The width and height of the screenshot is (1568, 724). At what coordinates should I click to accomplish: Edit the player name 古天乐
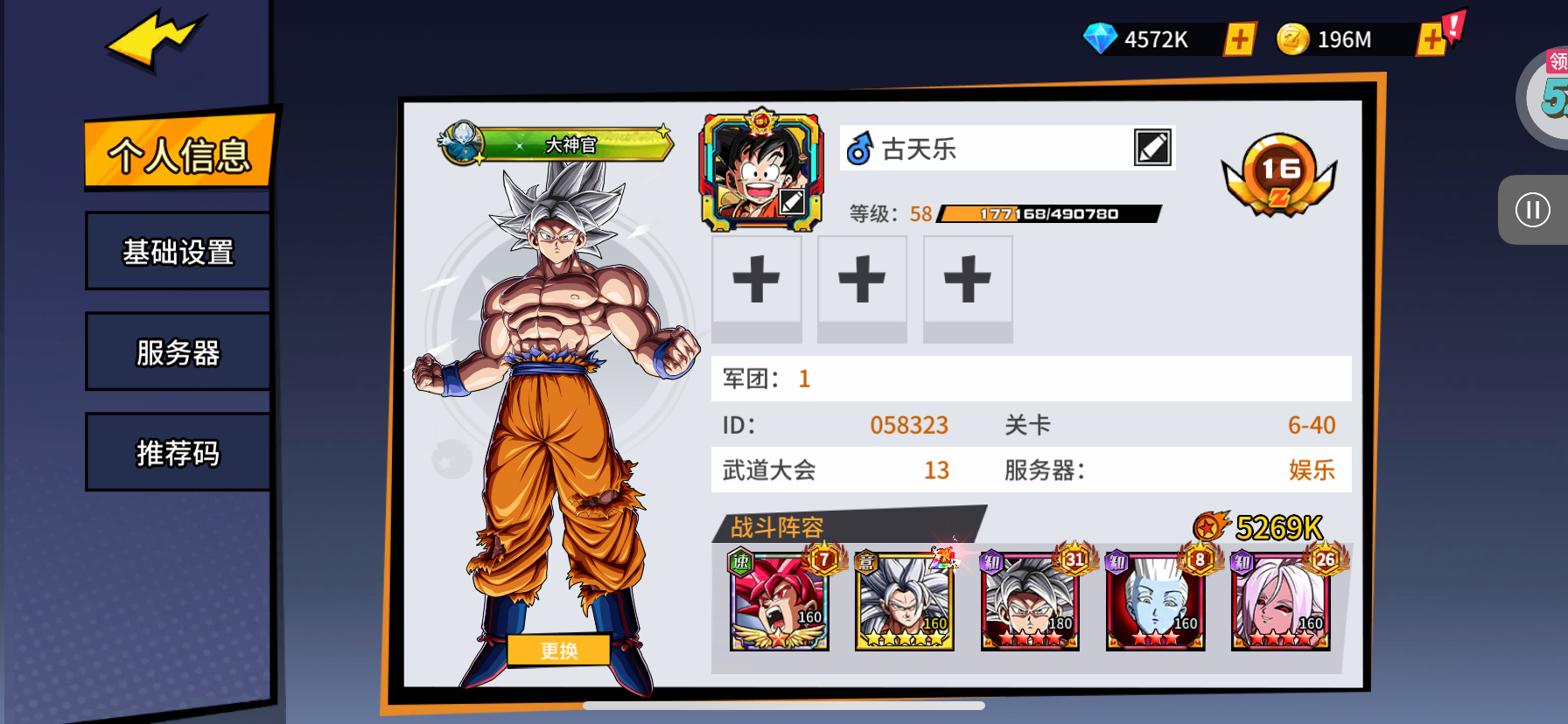pyautogui.click(x=1151, y=148)
